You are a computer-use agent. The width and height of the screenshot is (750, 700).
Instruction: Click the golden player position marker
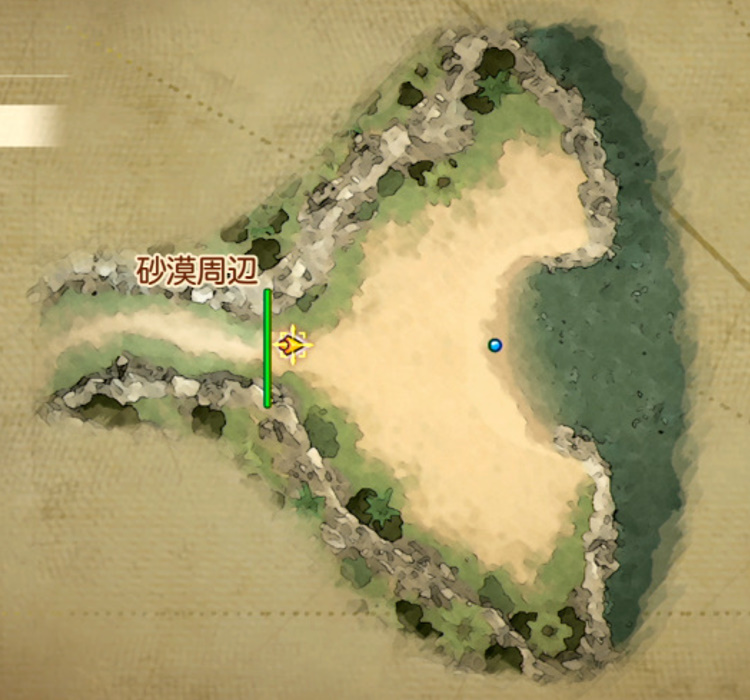[x=292, y=346]
